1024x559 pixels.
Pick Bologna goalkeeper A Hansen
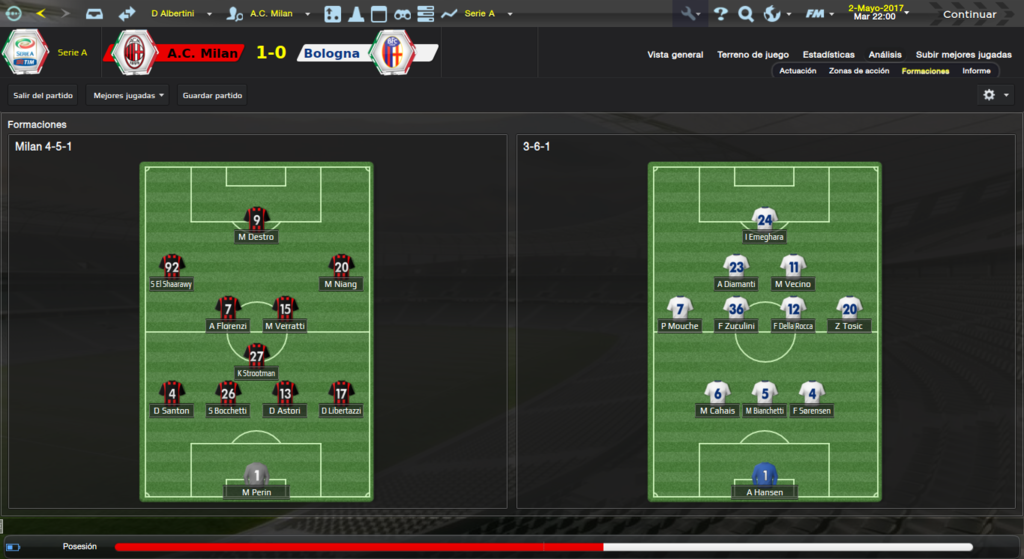[x=765, y=480]
